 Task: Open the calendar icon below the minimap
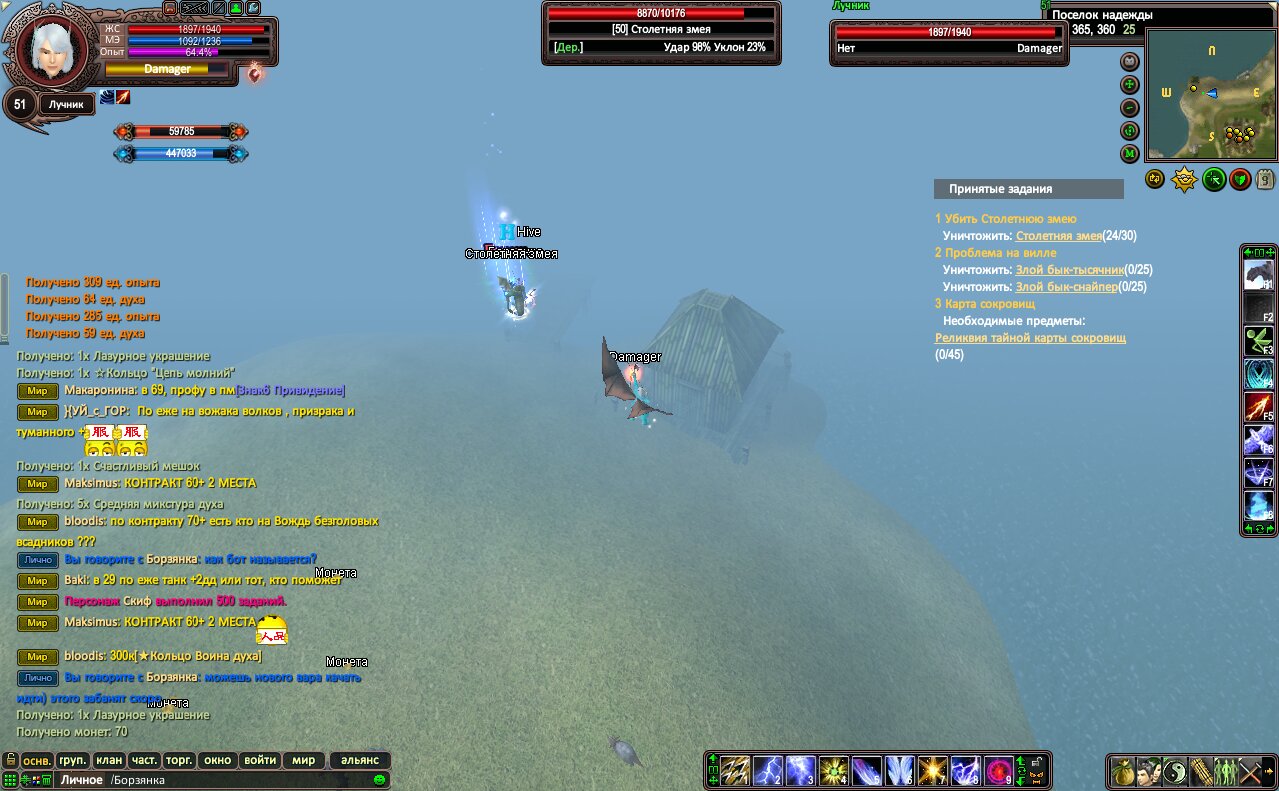[x=1265, y=180]
